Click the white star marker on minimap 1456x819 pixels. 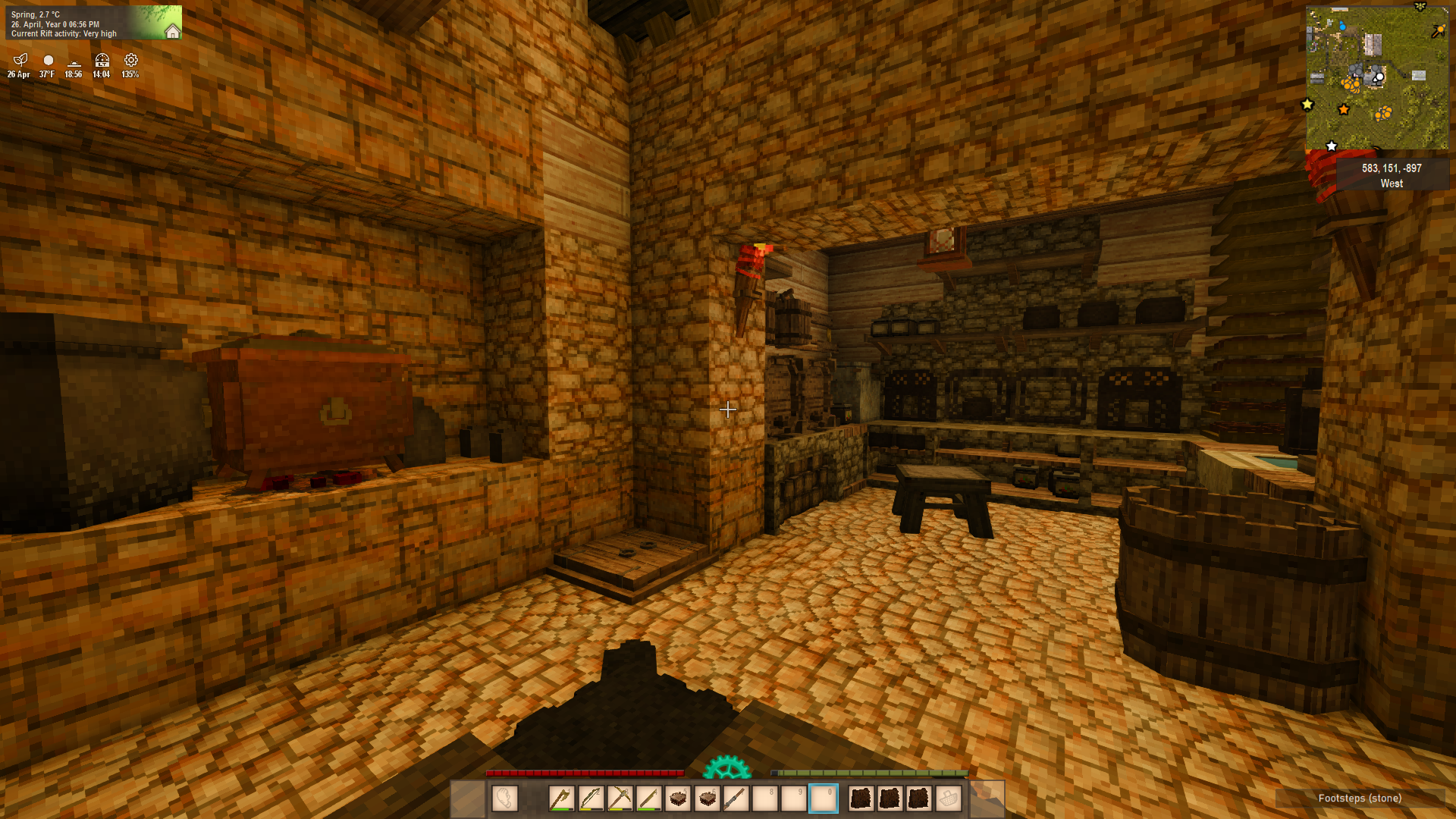[x=1332, y=146]
